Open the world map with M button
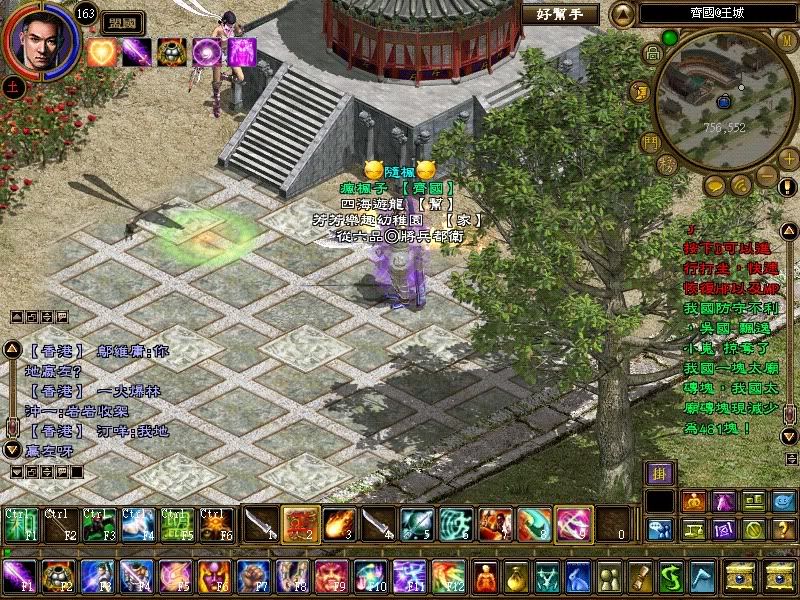This screenshot has height=600, width=800. coord(787,40)
